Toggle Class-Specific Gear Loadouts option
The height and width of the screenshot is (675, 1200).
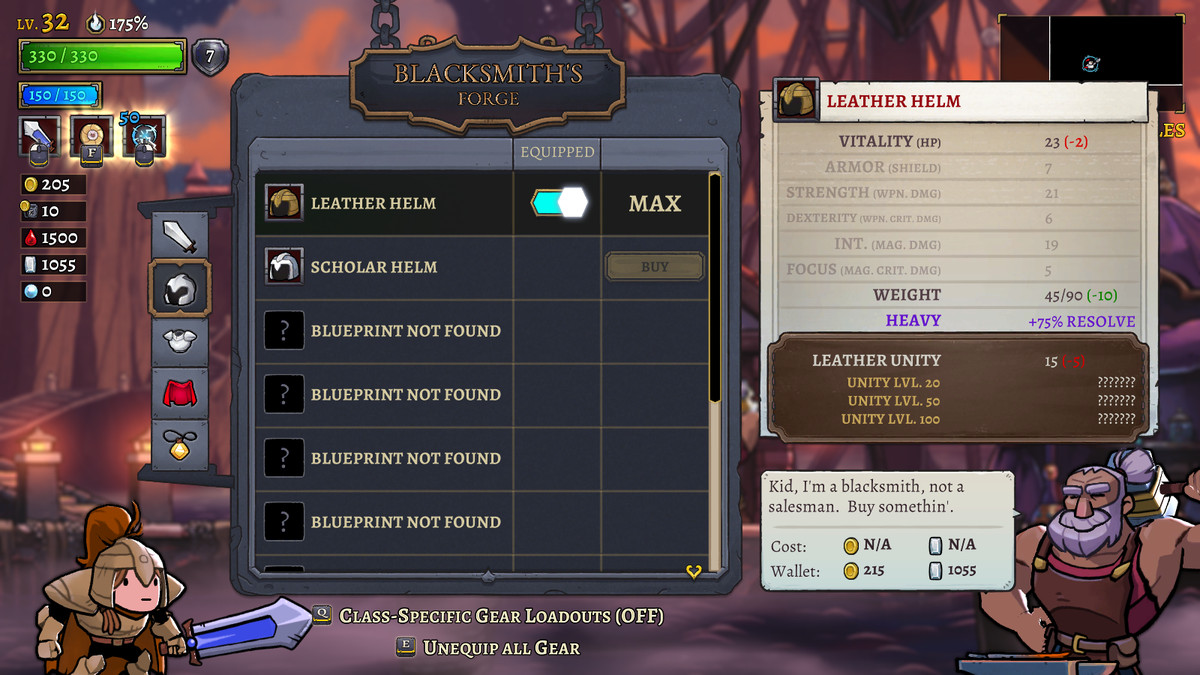pyautogui.click(x=500, y=616)
